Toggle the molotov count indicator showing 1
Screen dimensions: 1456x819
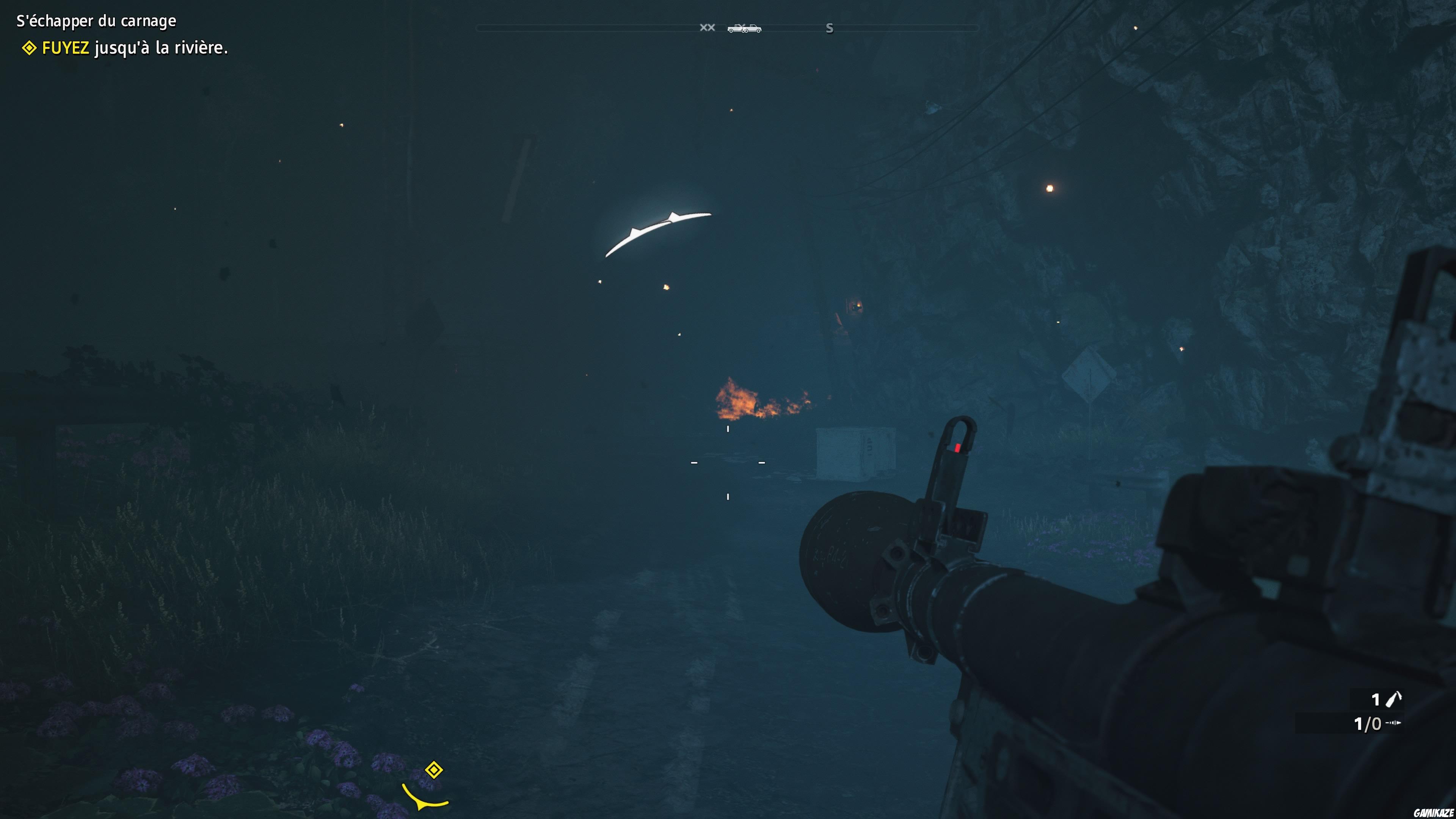(1376, 699)
